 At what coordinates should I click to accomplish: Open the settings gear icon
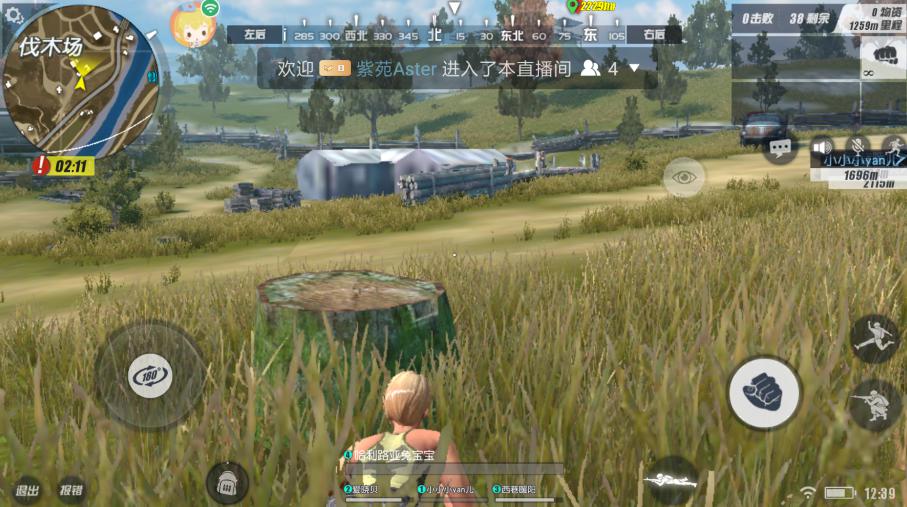click(14, 16)
